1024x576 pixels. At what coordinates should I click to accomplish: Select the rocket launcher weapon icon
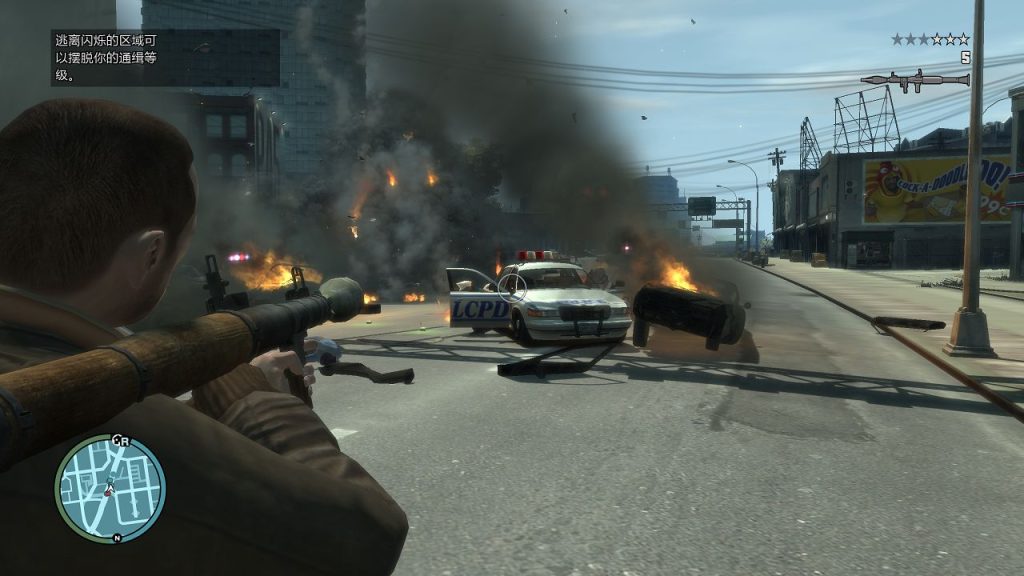914,80
